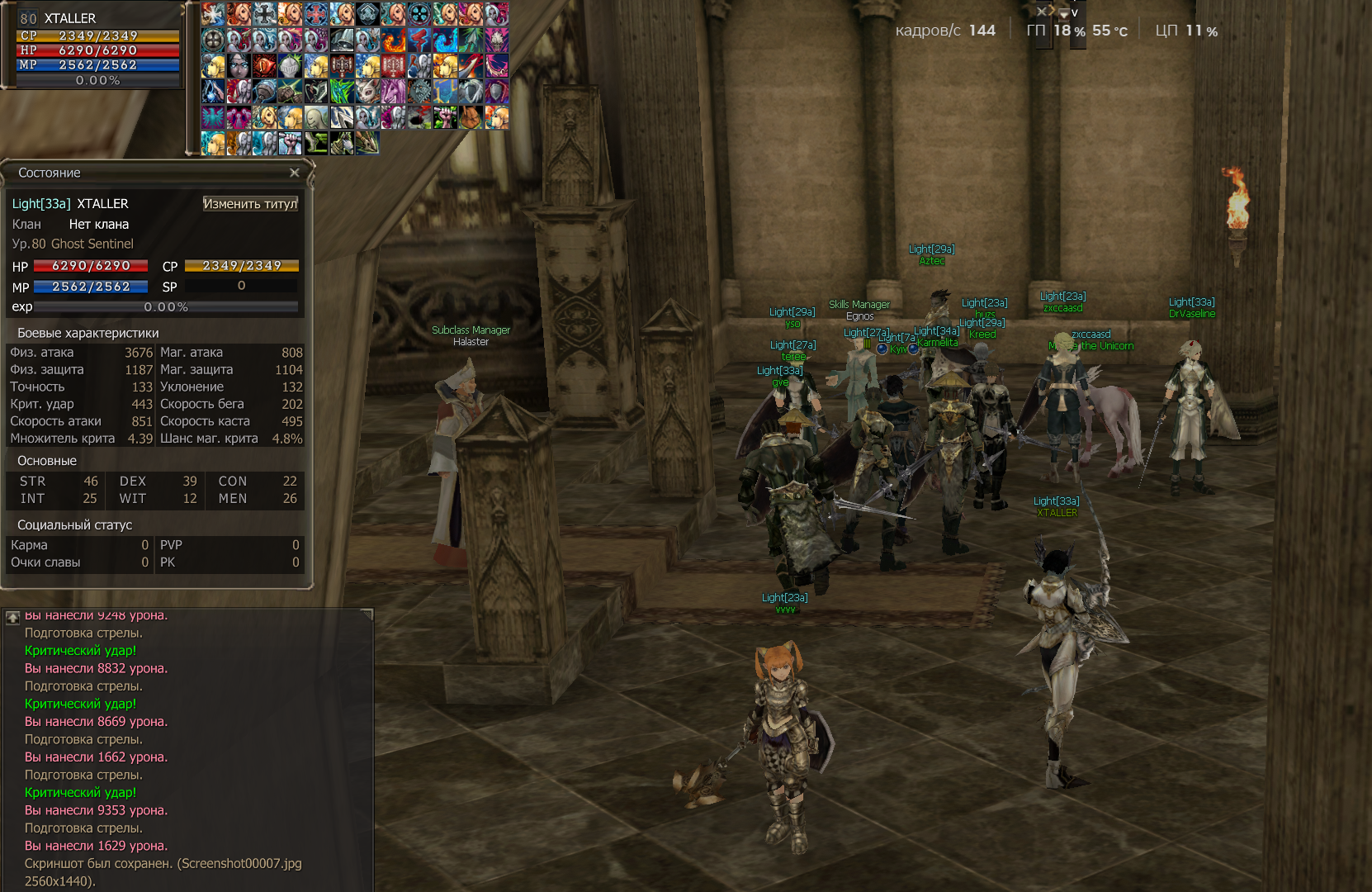Select the pink unicorn buff icon

pos(393,92)
